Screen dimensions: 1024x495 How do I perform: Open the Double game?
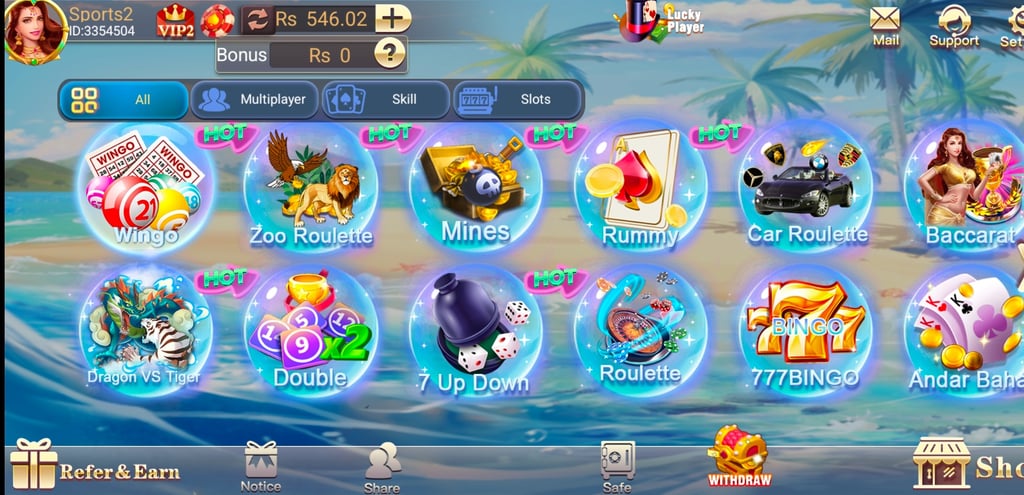310,332
